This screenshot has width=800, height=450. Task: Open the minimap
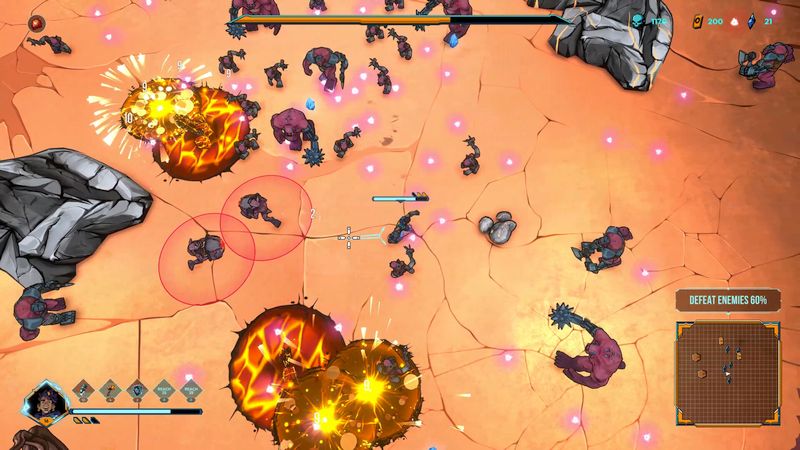click(727, 371)
